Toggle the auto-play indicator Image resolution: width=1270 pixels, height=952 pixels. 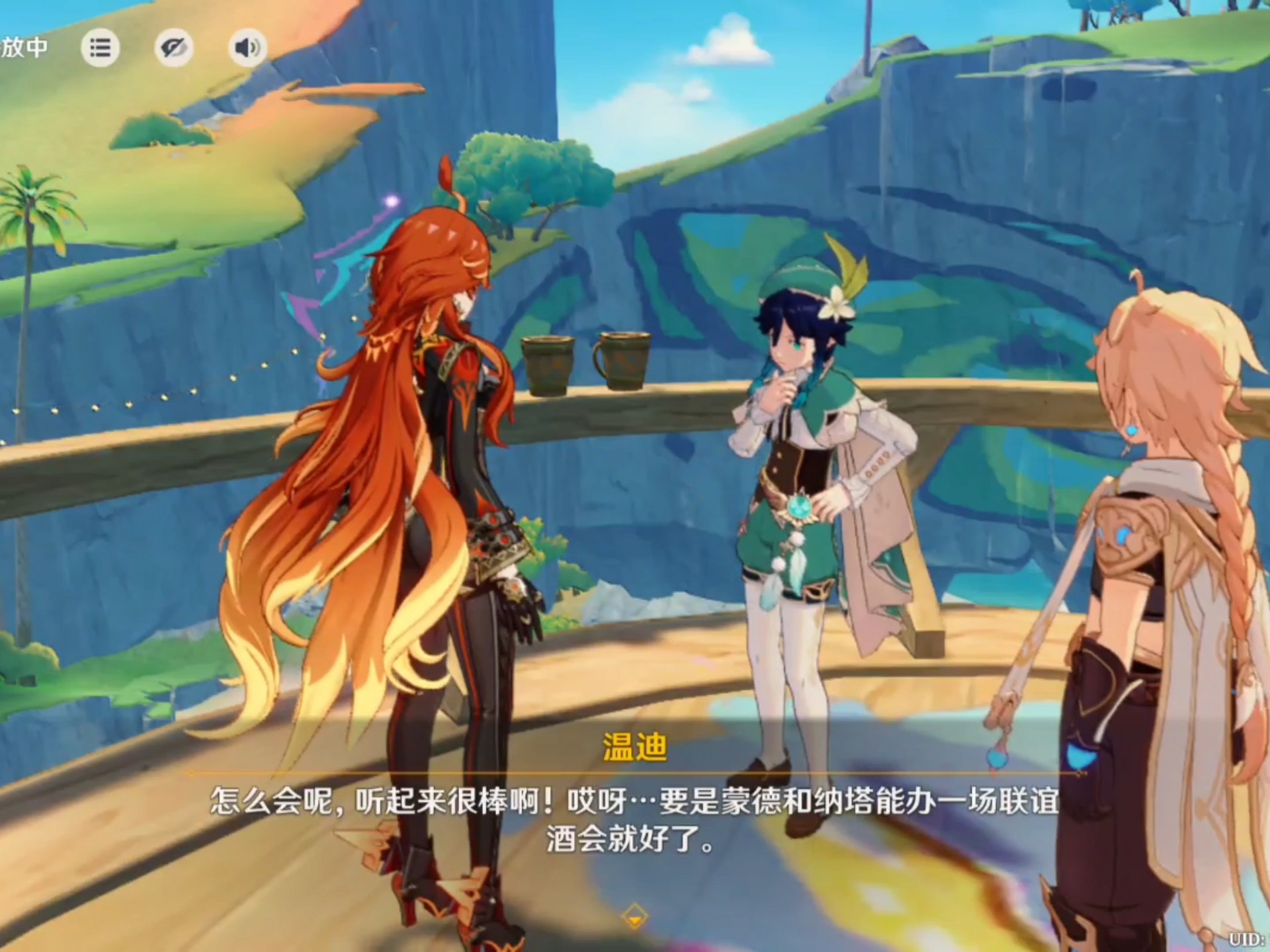pyautogui.click(x=24, y=48)
